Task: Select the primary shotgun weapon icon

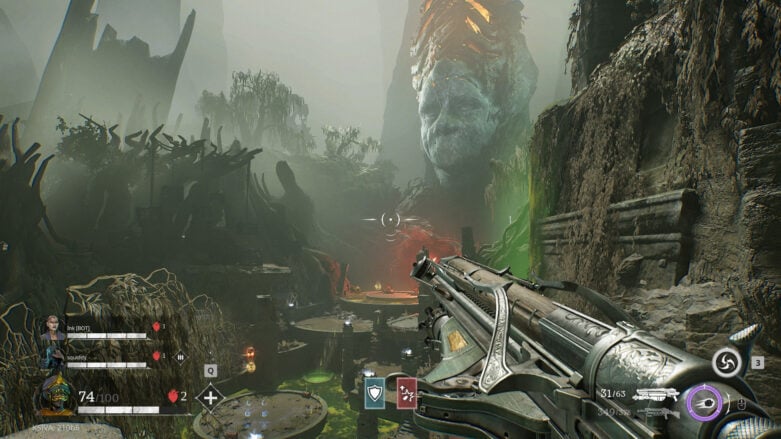Action: (656, 394)
